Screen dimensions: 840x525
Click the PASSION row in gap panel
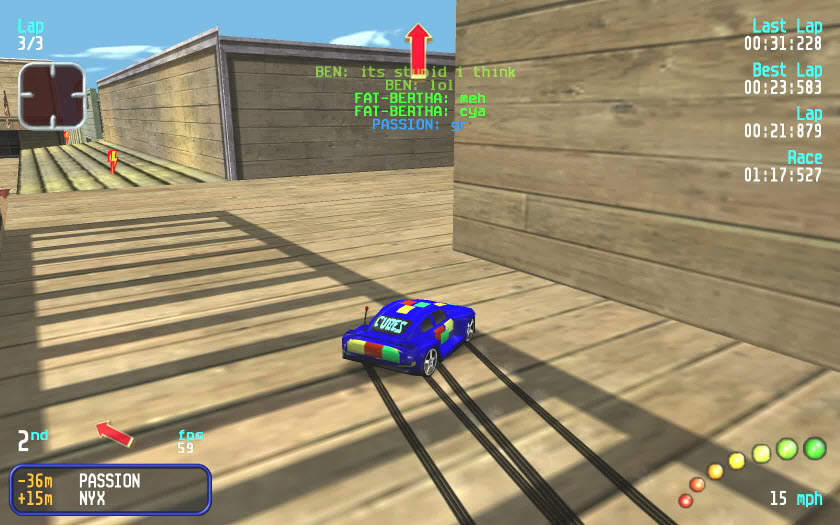[x=110, y=481]
